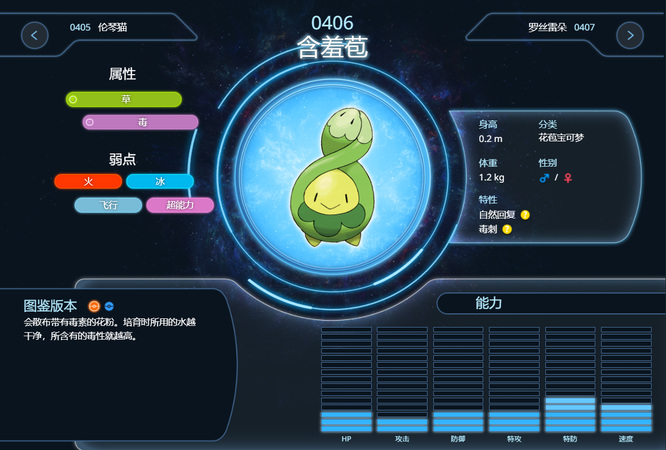Screen dimensions: 666x450
Task: Go to previous Pokémon with left arrow
Action: coord(35,35)
